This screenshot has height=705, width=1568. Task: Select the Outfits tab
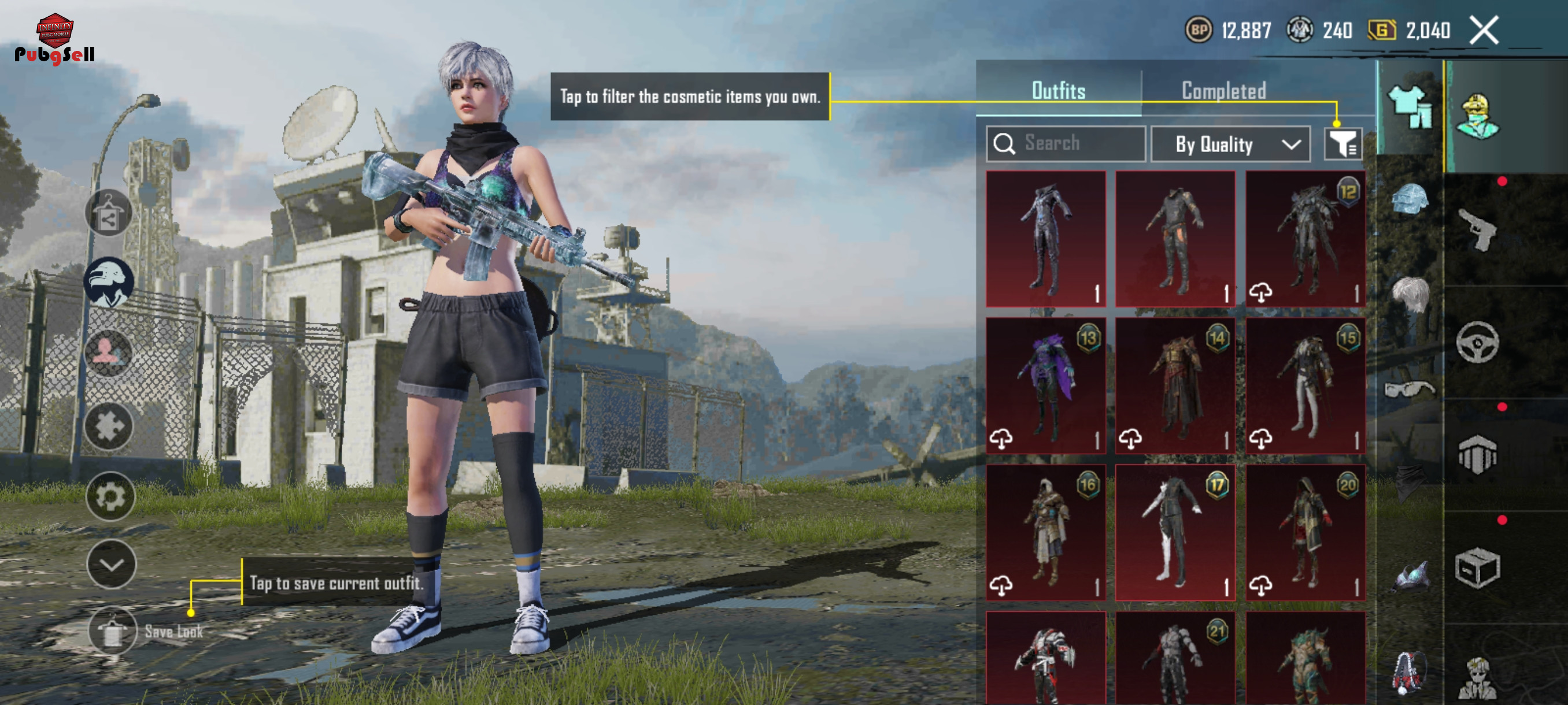(x=1058, y=91)
